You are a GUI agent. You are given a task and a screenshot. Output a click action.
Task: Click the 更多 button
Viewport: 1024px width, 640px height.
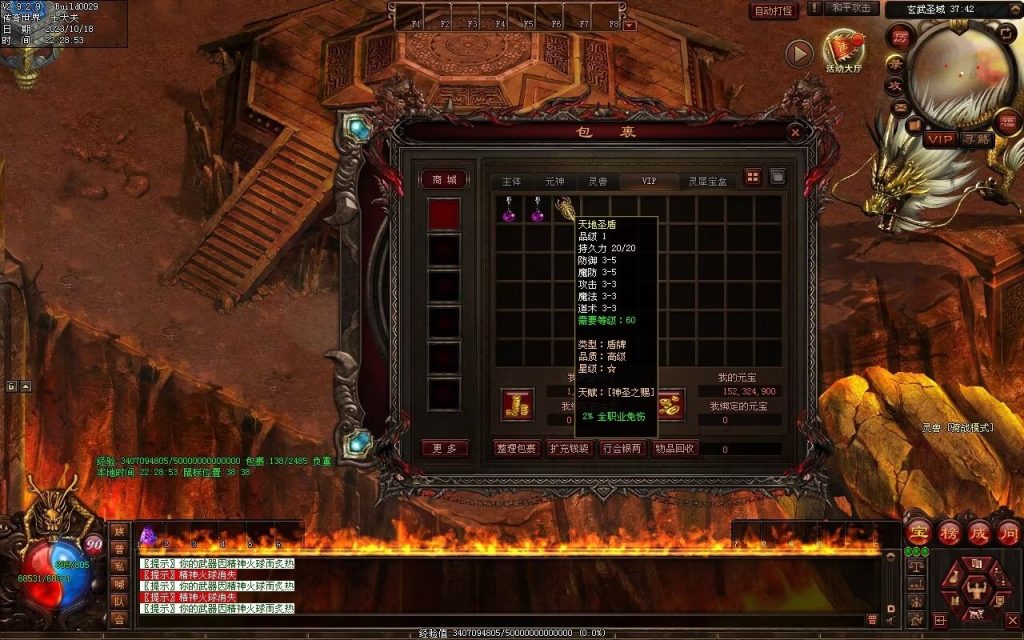point(444,448)
